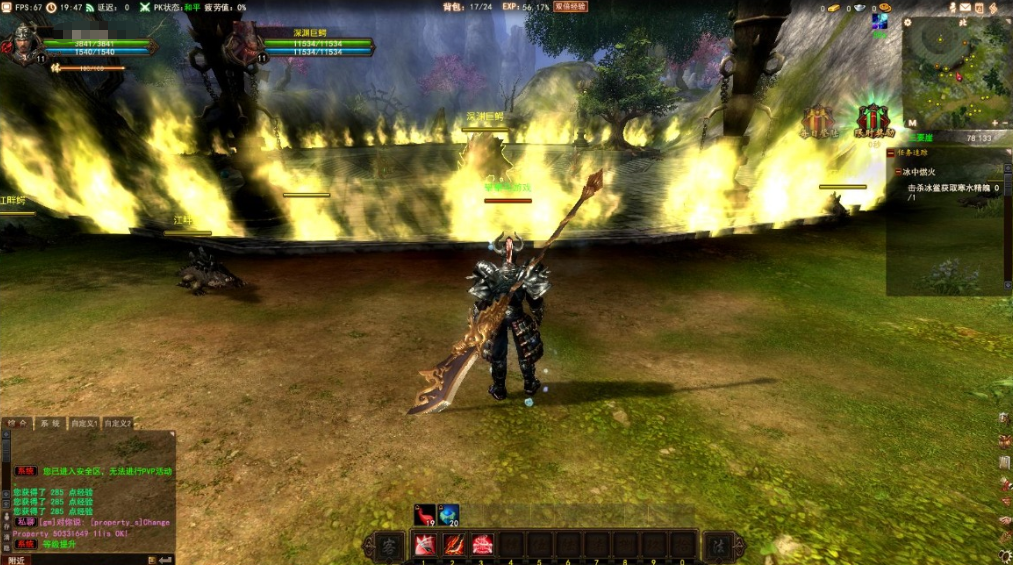Open the 每日签到 daily sign-in icon

818,121
